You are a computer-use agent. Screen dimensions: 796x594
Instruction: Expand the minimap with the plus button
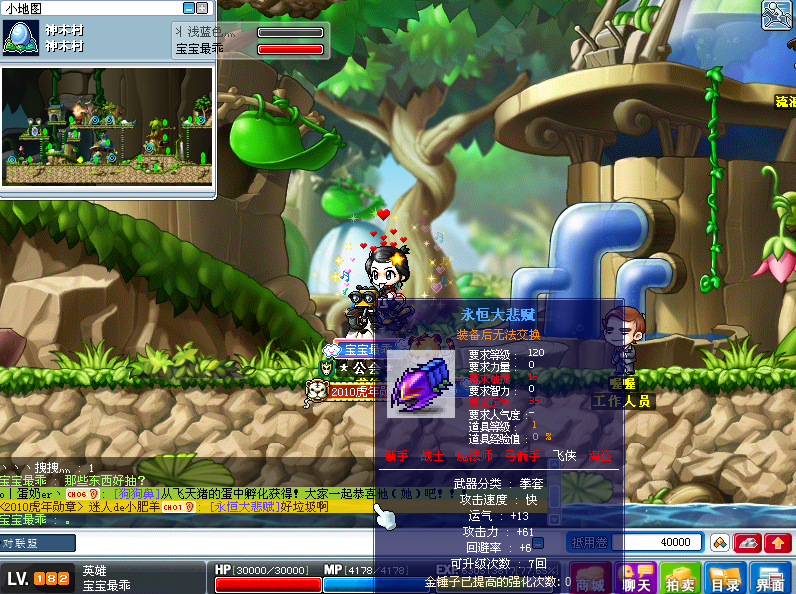(x=205, y=8)
